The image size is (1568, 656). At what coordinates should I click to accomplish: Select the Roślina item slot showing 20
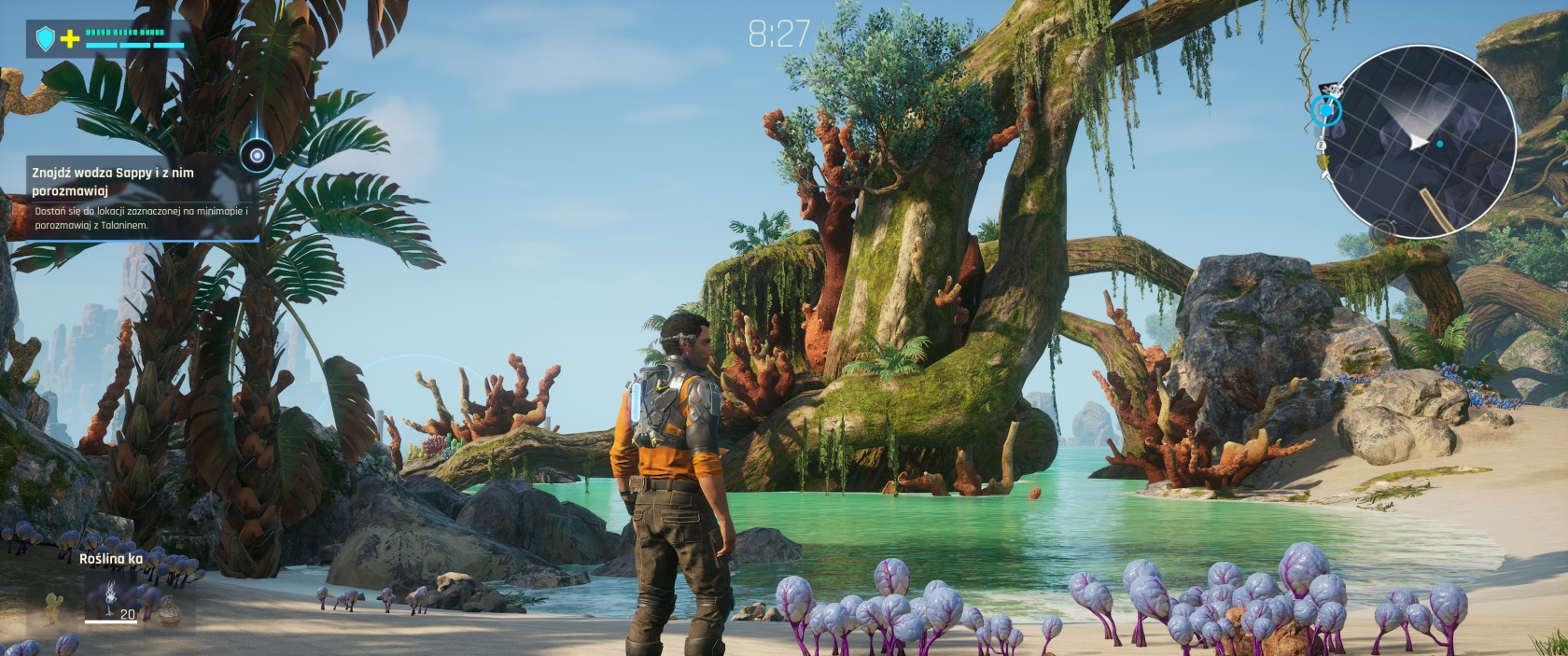tap(113, 598)
